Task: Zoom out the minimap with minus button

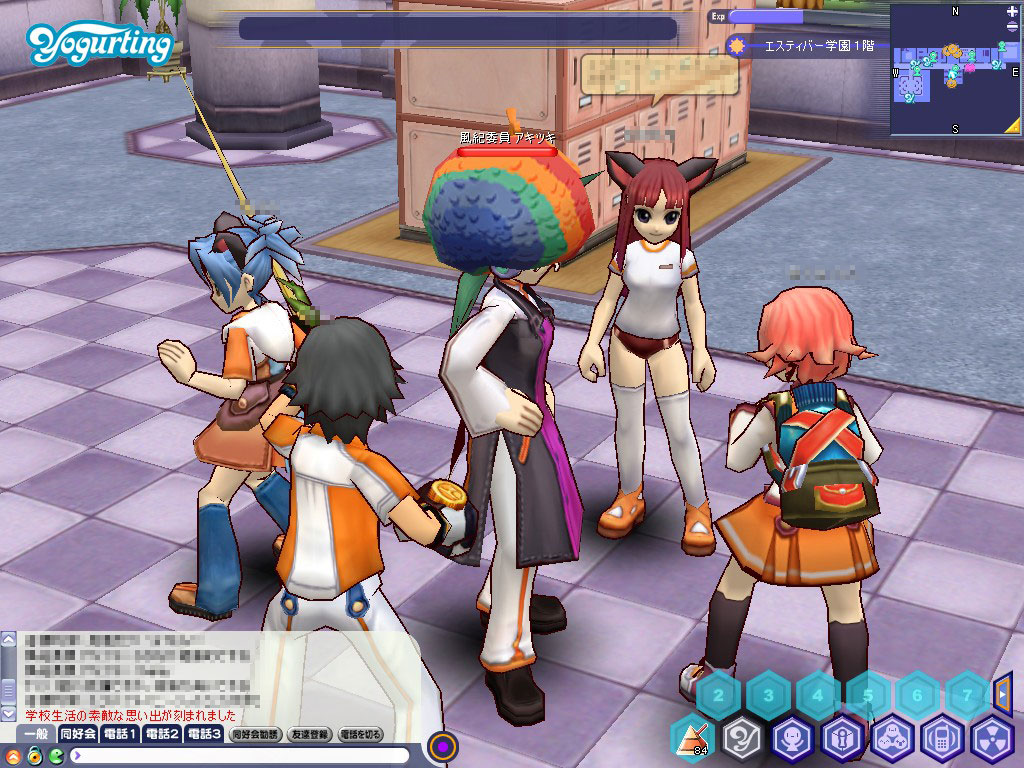Action: [1012, 27]
